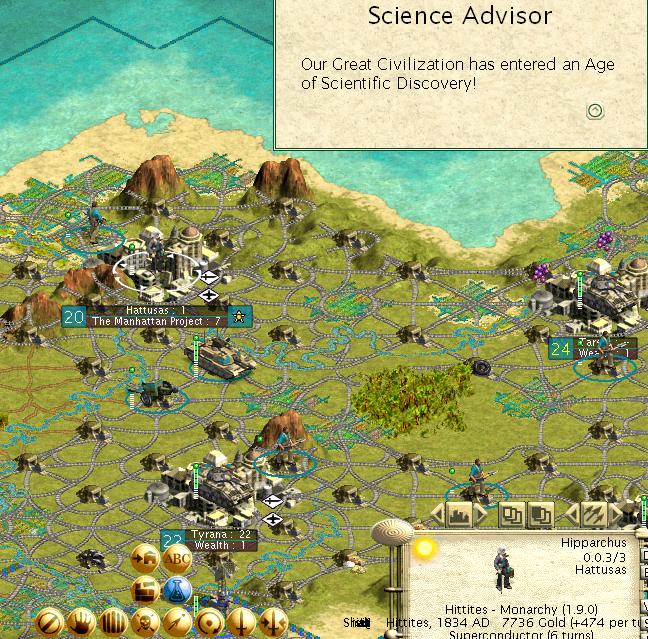This screenshot has width=648, height=639.
Task: Click the two opposing arrows action button
Action: tap(272, 623)
